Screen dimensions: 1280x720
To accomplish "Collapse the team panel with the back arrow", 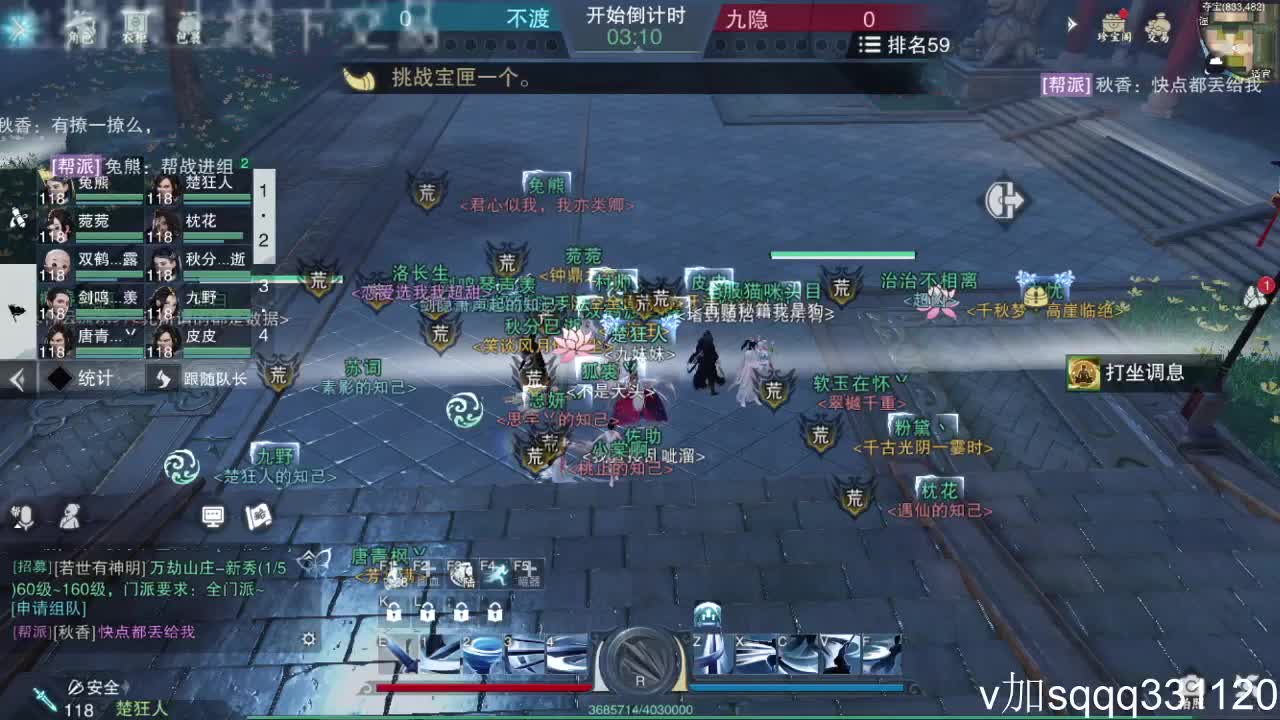I will pyautogui.click(x=16, y=378).
